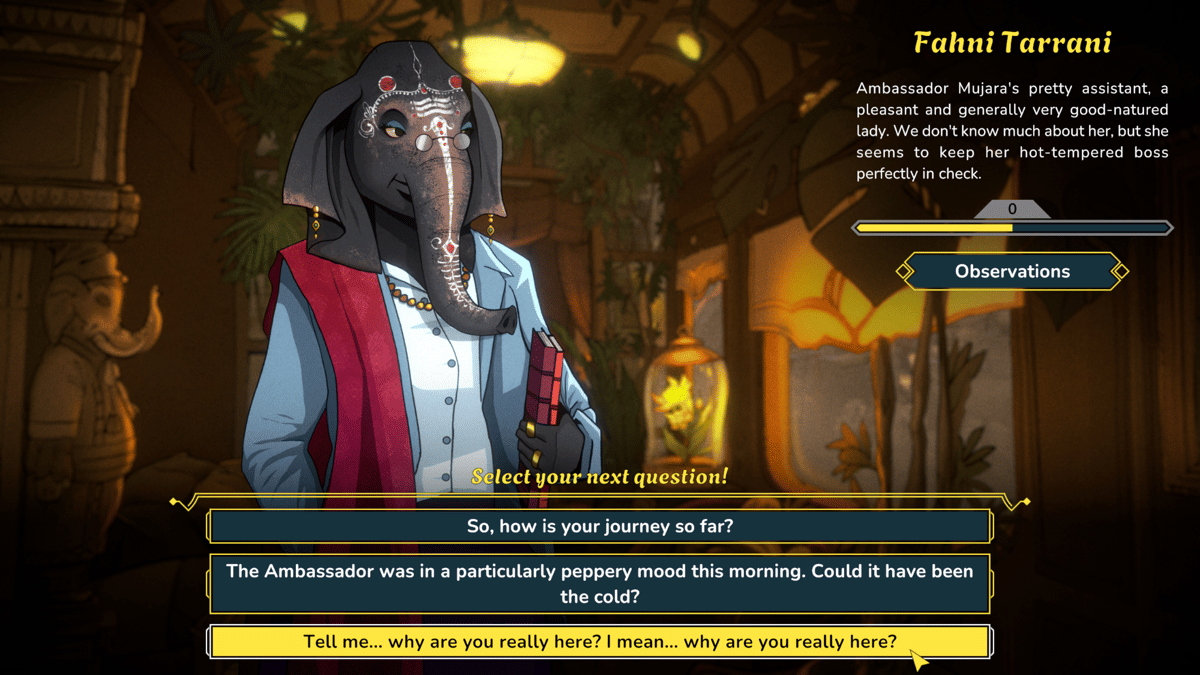Screen dimensions: 1200x675
Task: Open the Observations panel
Action: tap(1012, 271)
